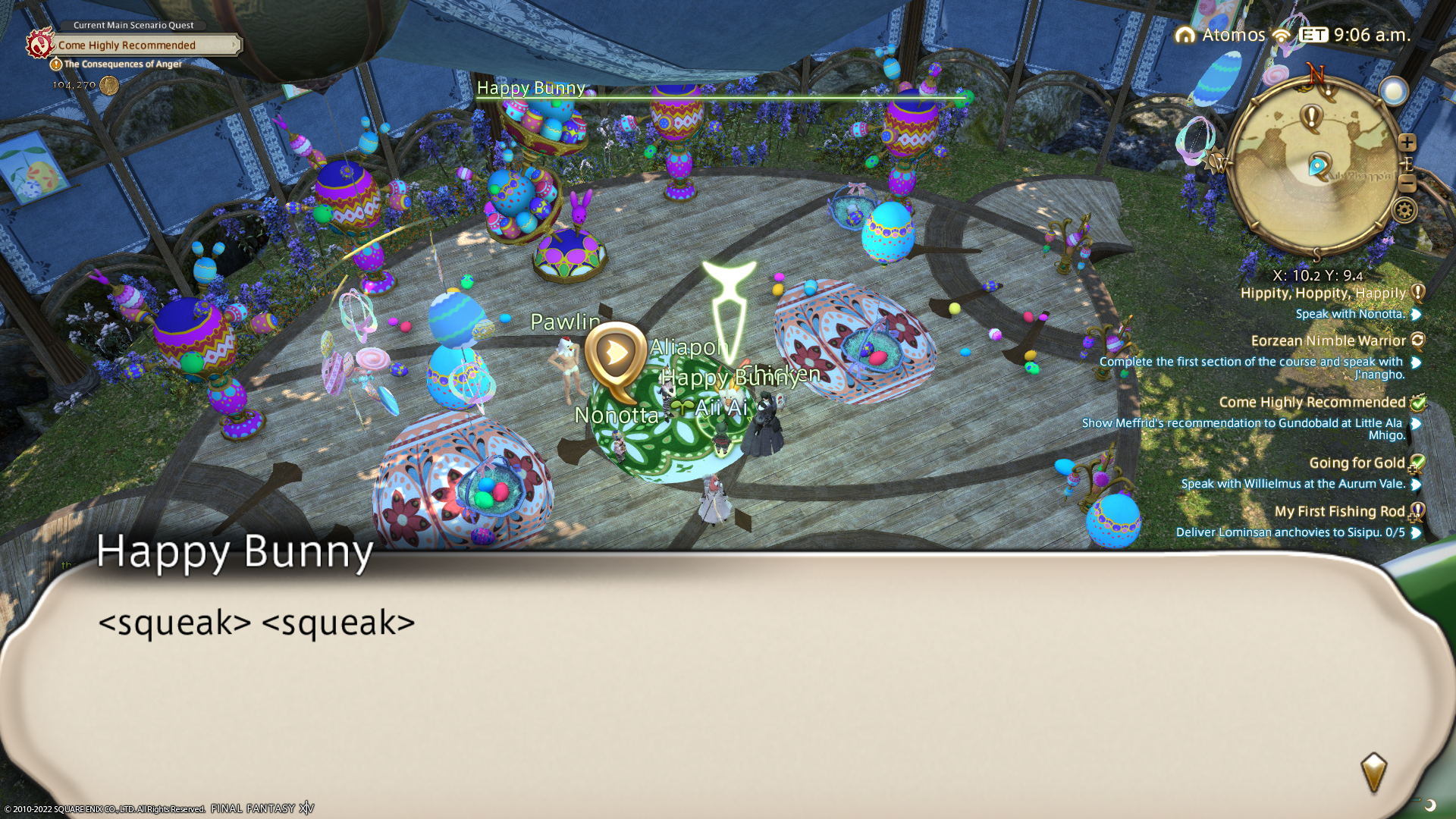The width and height of the screenshot is (1456, 819).
Task: Select Come Highly Recommended in the duty list
Action: tap(1312, 403)
